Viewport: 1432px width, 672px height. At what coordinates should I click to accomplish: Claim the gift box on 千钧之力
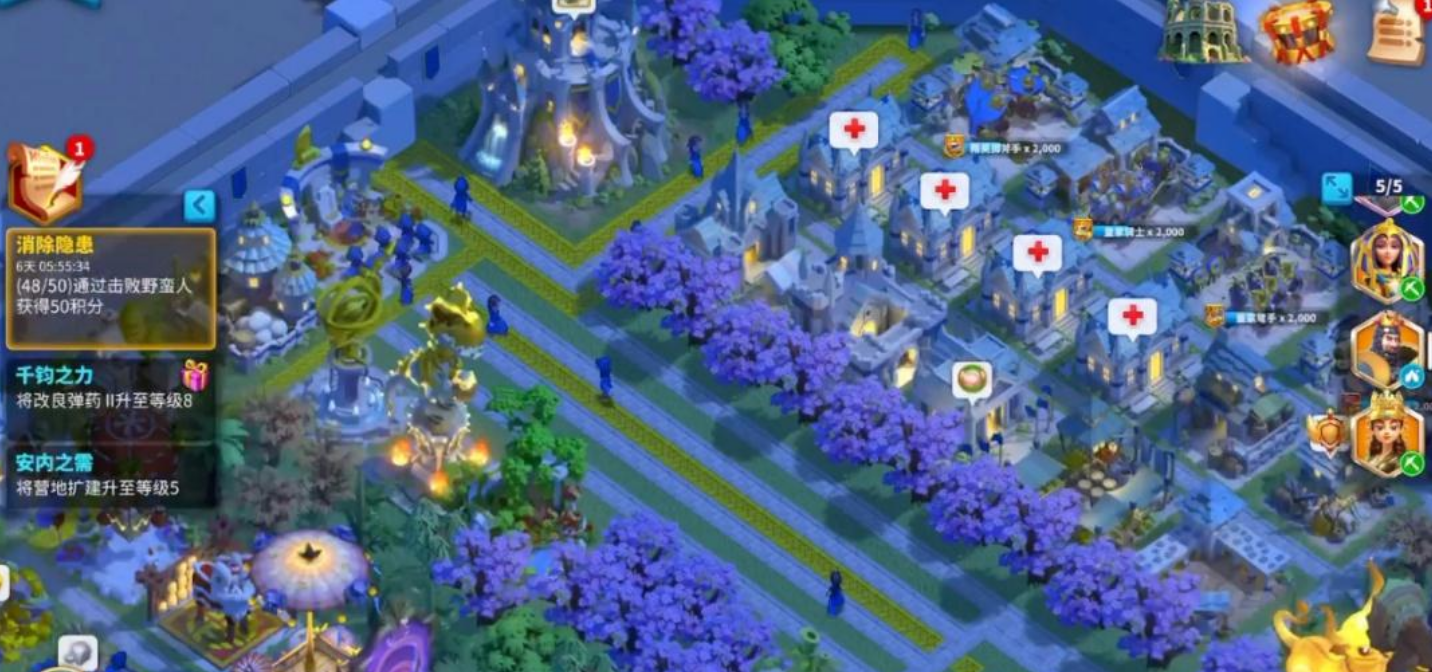(x=195, y=375)
